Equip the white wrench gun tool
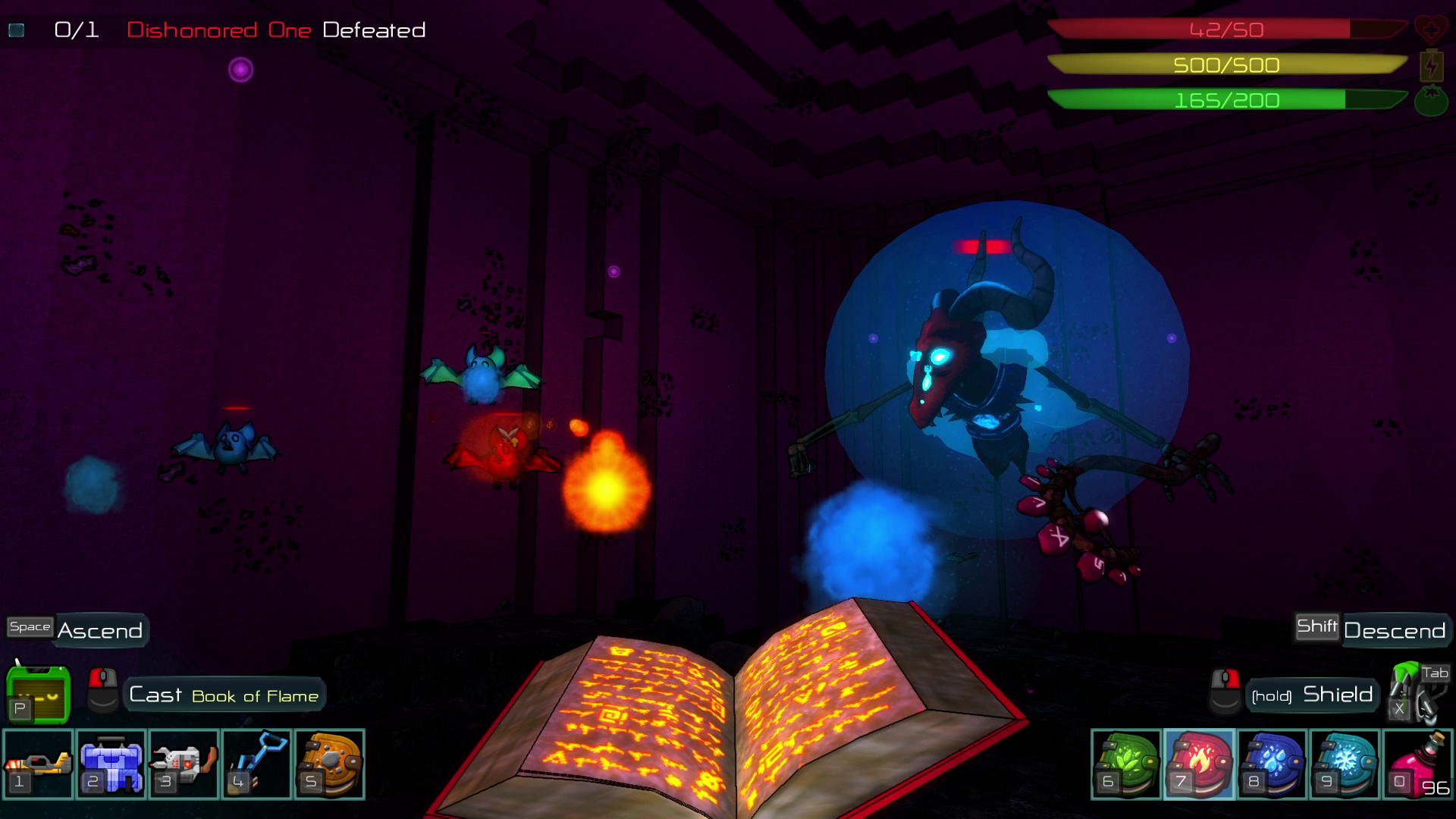The image size is (1456, 819). coord(184,764)
